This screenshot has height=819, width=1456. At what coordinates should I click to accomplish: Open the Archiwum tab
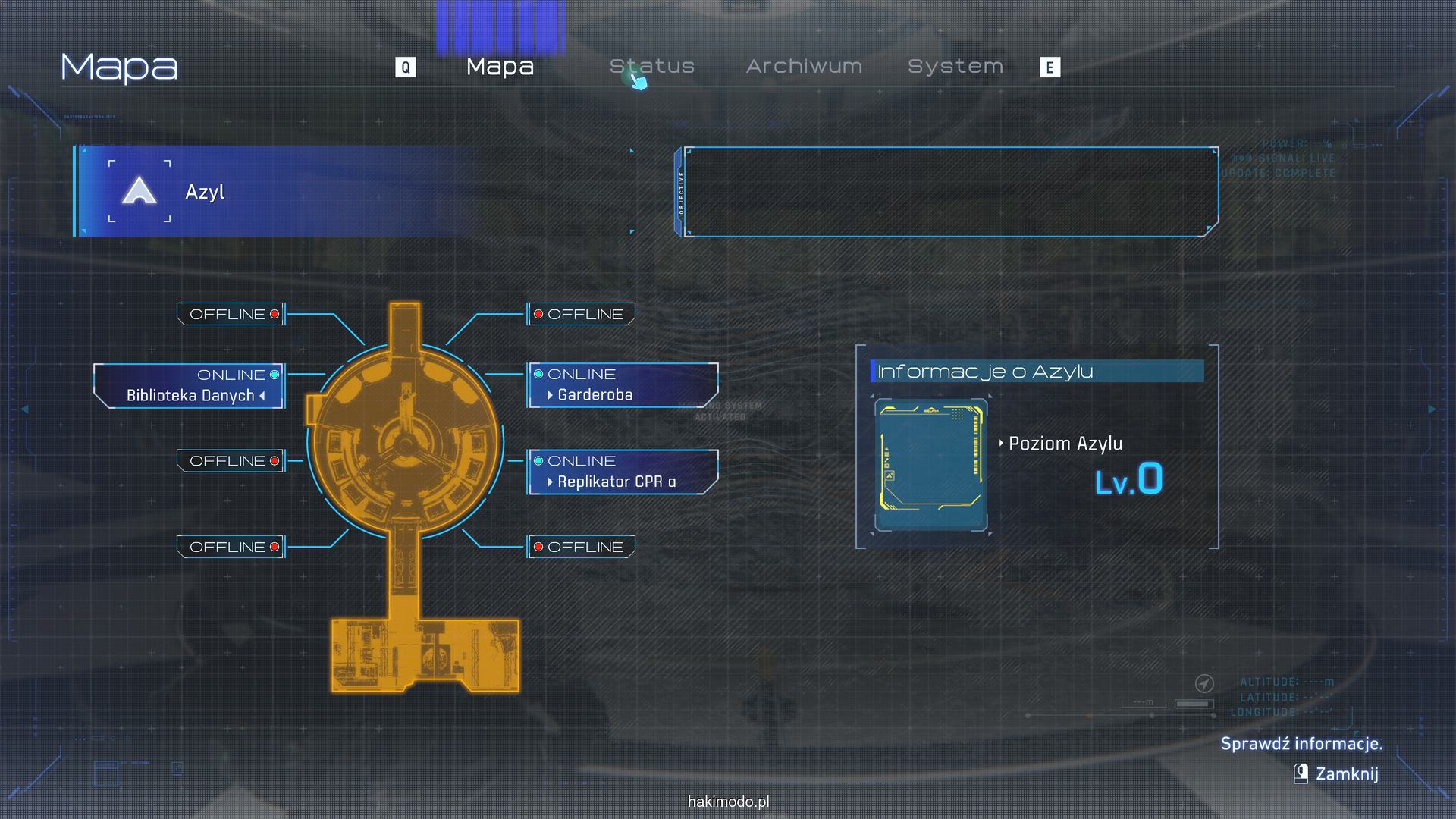click(804, 67)
